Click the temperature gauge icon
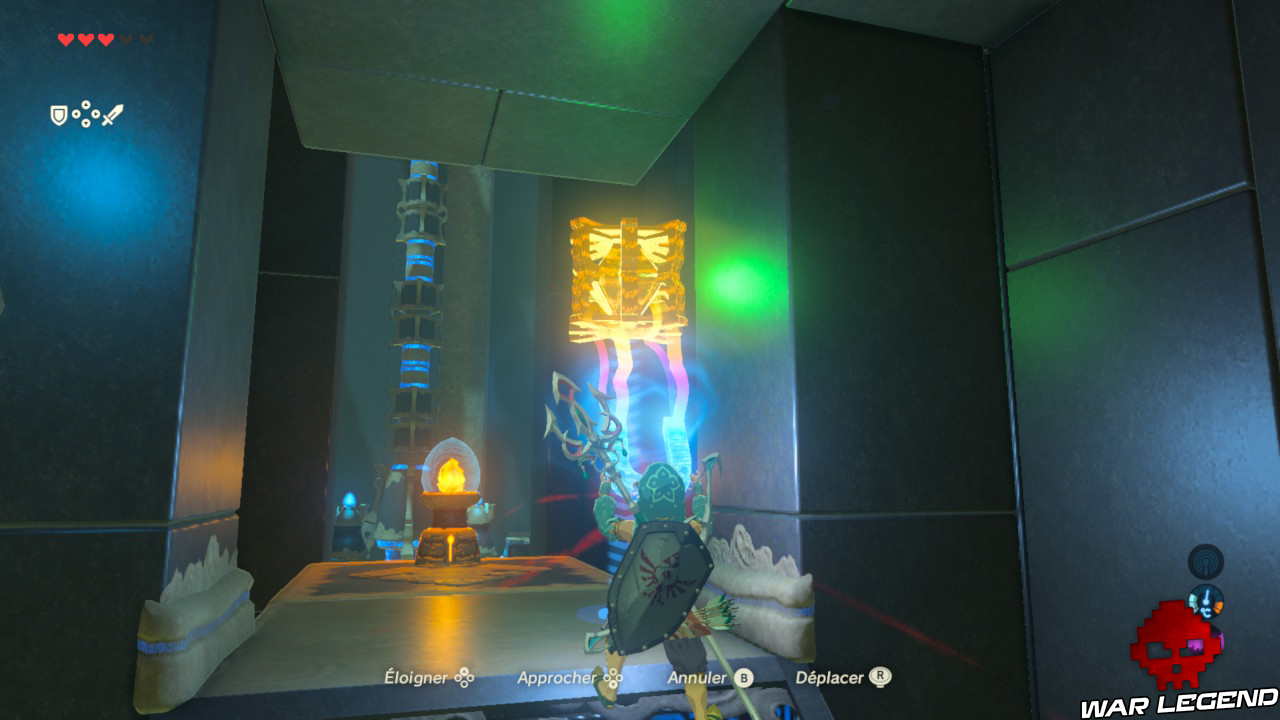 click(1206, 601)
